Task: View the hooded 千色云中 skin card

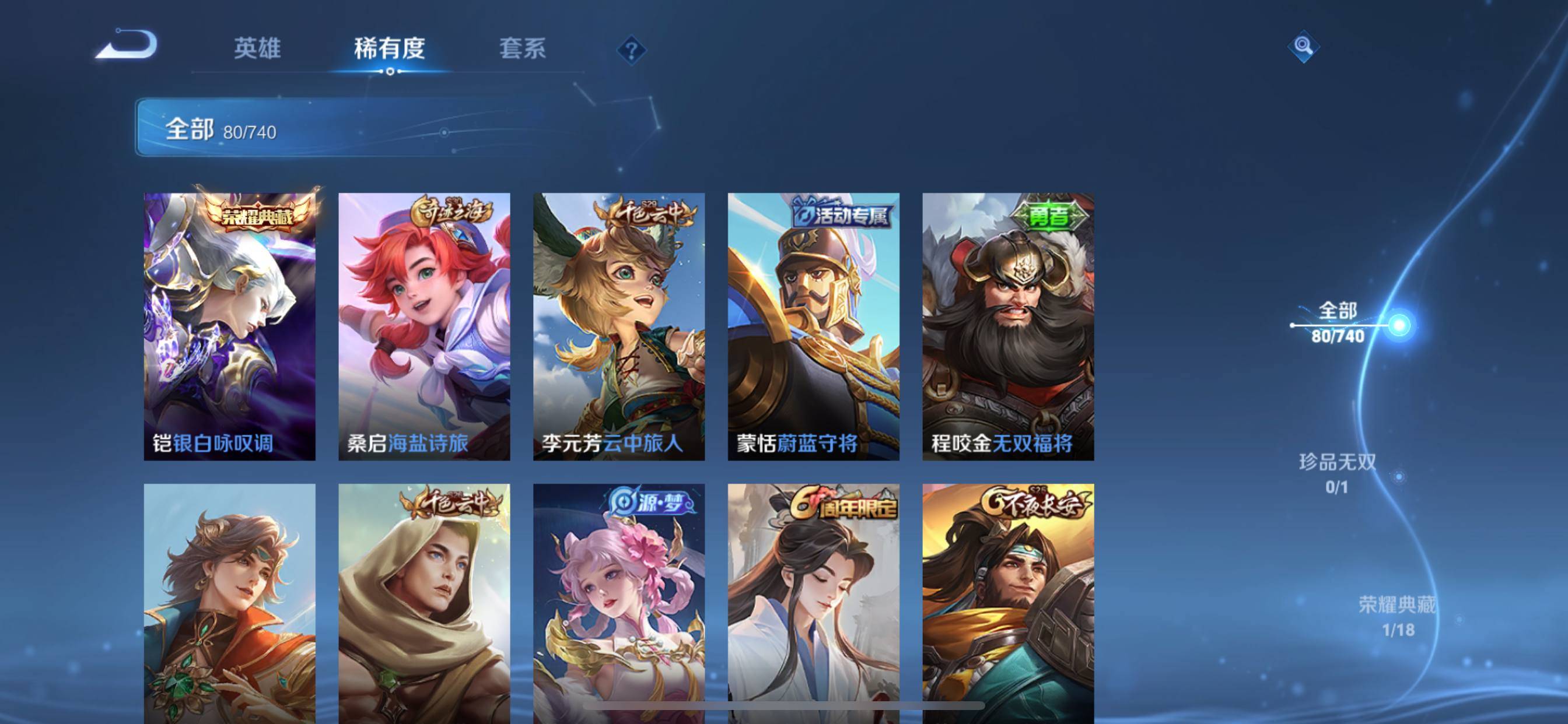Action: point(424,602)
